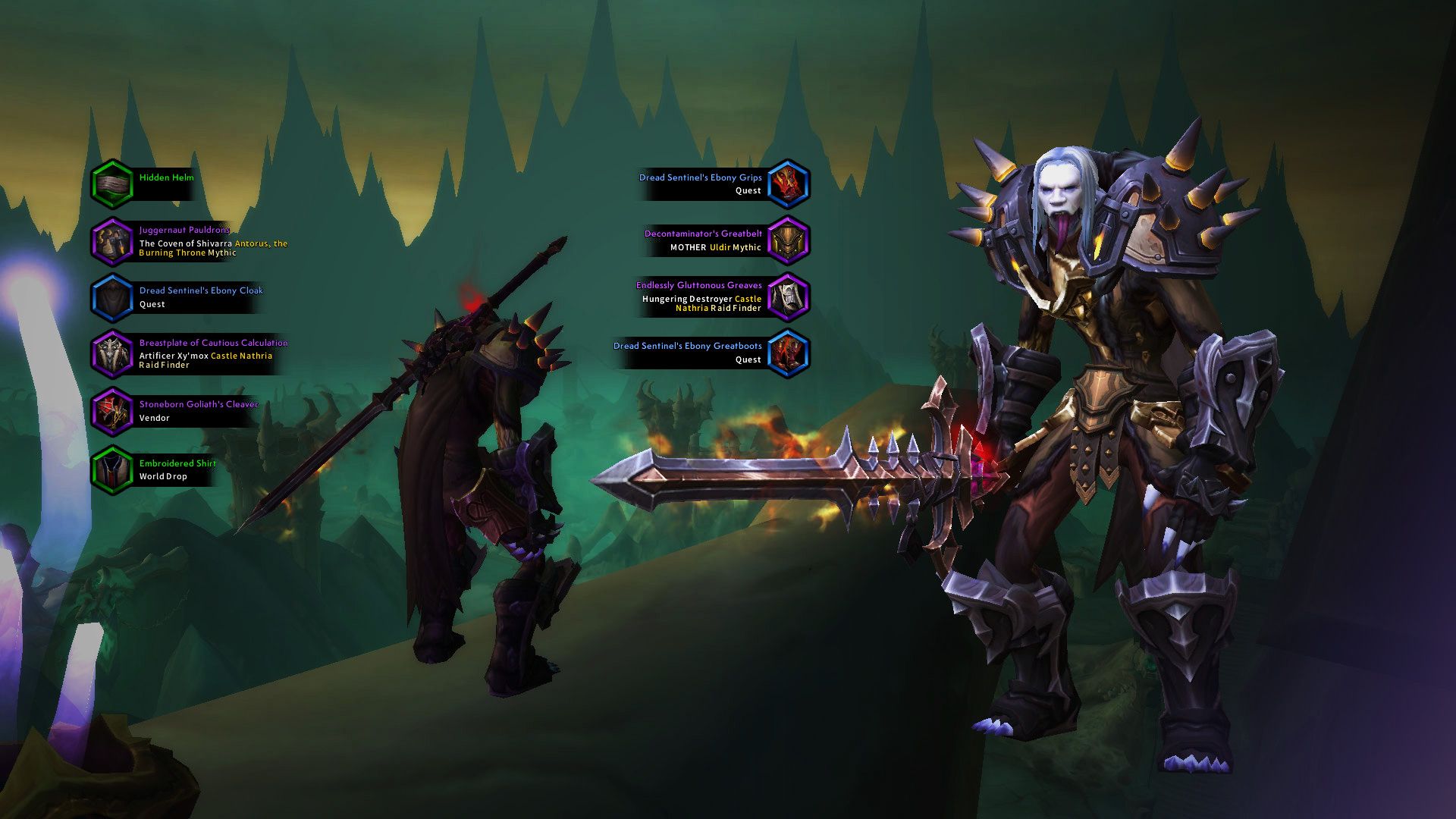Select the Uldir raid name link
1456x819 pixels.
click(x=720, y=246)
